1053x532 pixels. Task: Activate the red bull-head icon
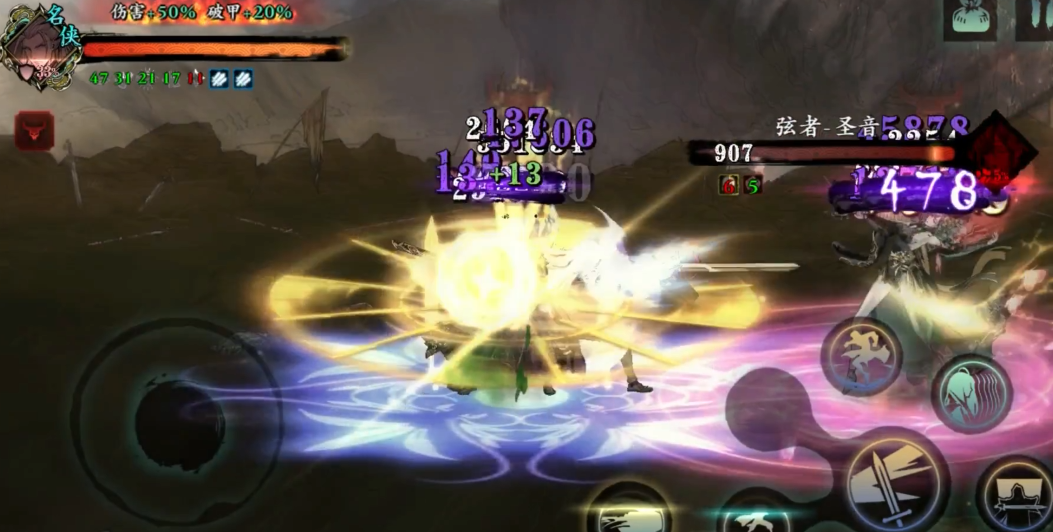34,130
